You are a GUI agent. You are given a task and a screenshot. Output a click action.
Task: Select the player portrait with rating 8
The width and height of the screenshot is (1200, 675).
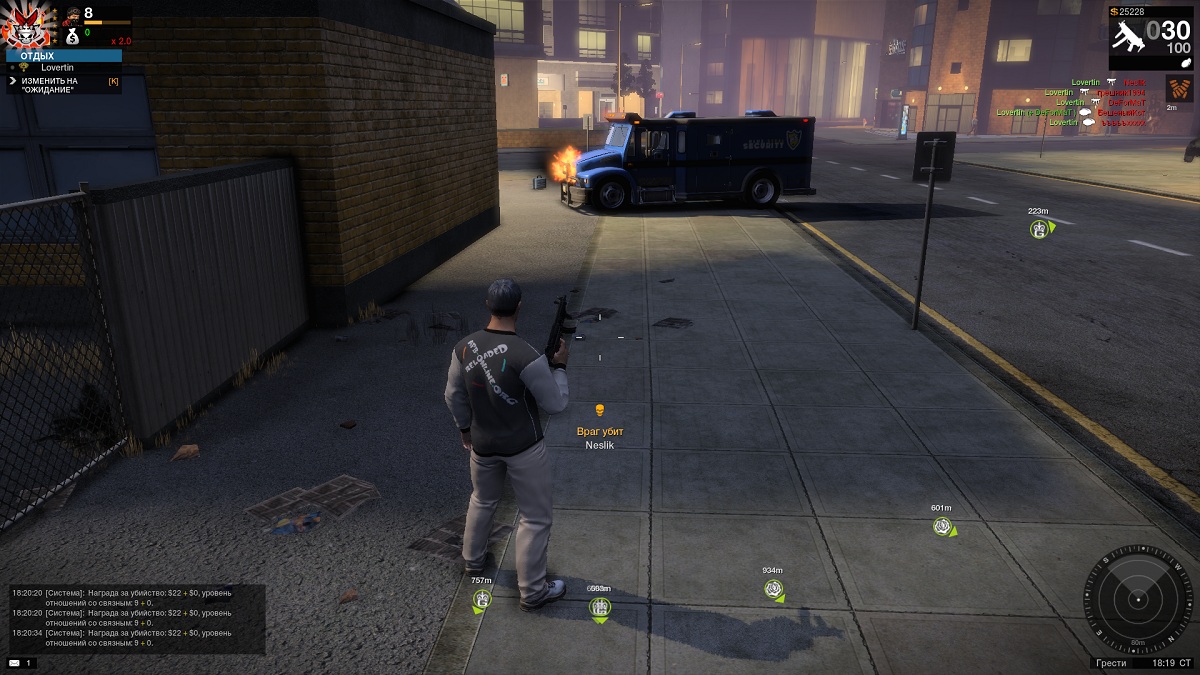tap(72, 15)
